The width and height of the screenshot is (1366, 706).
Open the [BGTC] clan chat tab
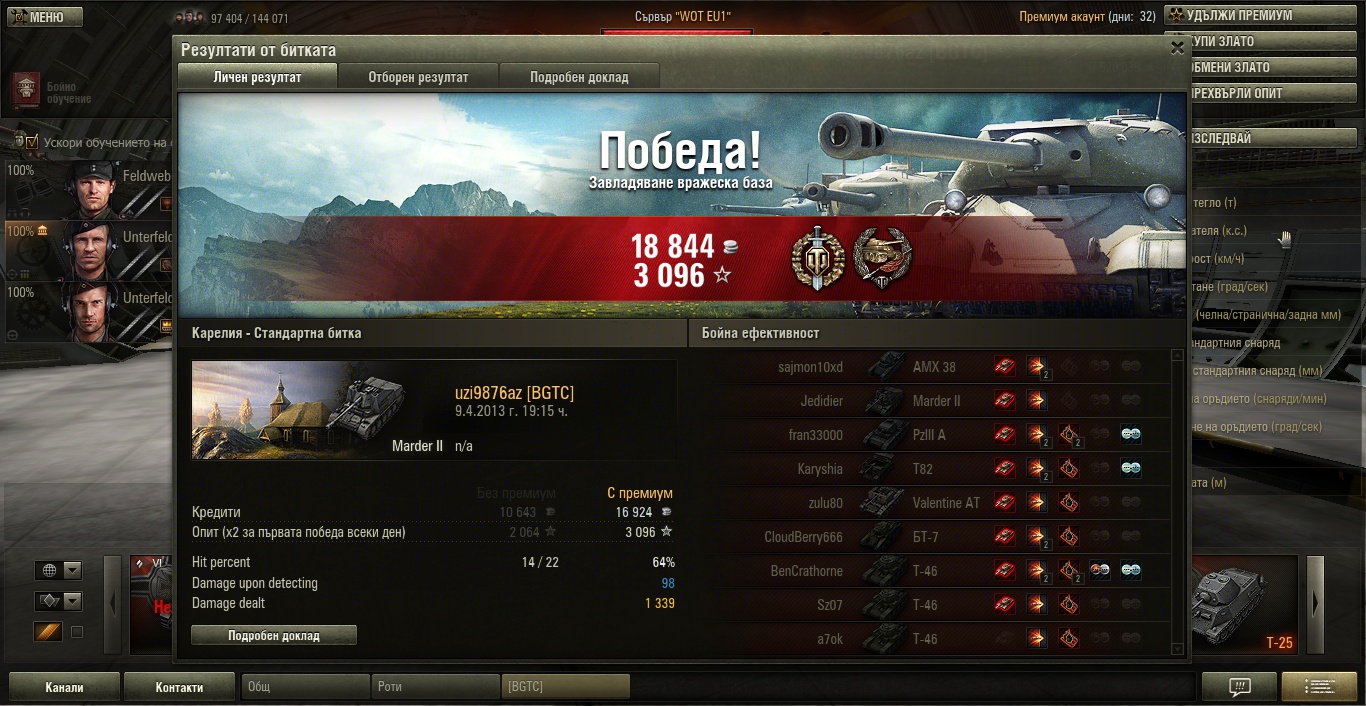click(x=565, y=687)
